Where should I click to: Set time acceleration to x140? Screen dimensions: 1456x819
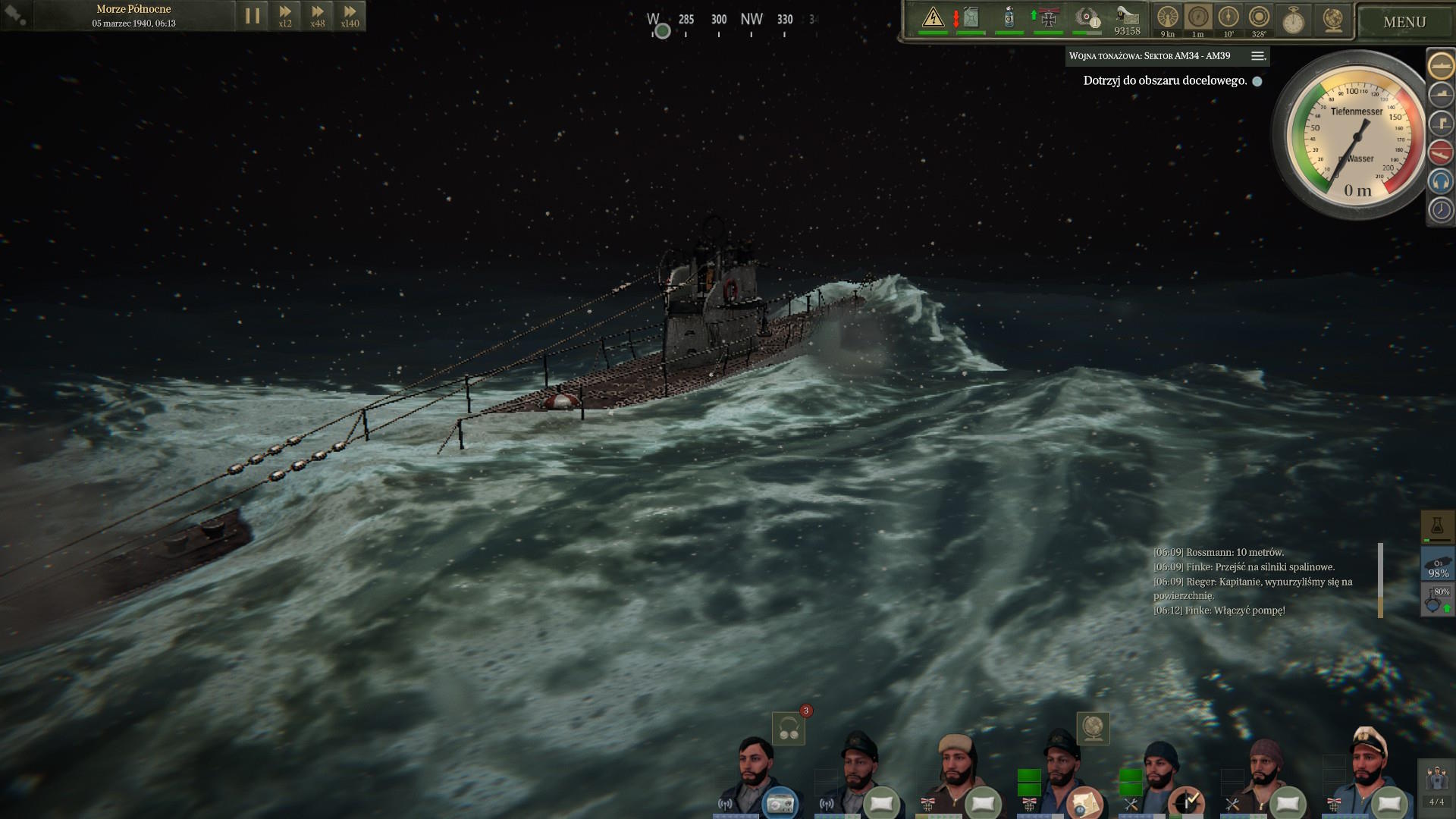(350, 16)
